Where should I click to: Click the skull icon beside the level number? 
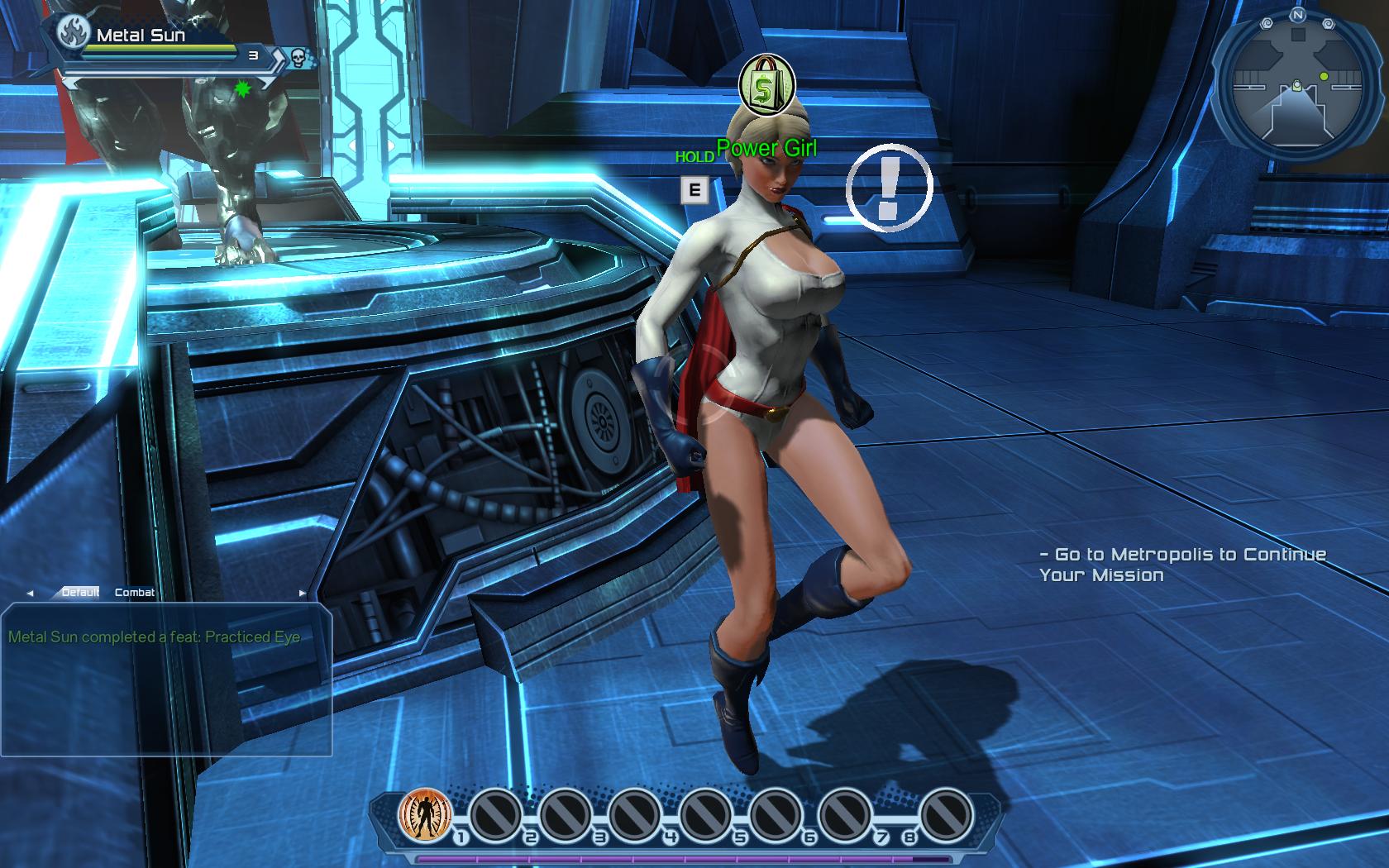tap(297, 57)
